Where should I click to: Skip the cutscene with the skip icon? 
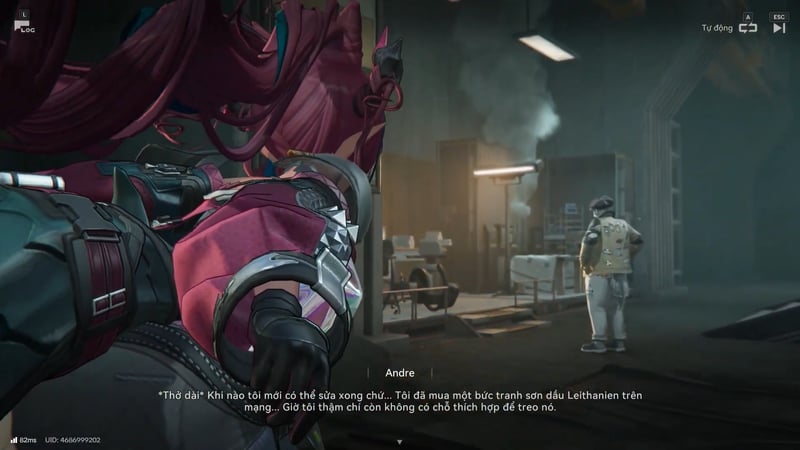tap(779, 27)
